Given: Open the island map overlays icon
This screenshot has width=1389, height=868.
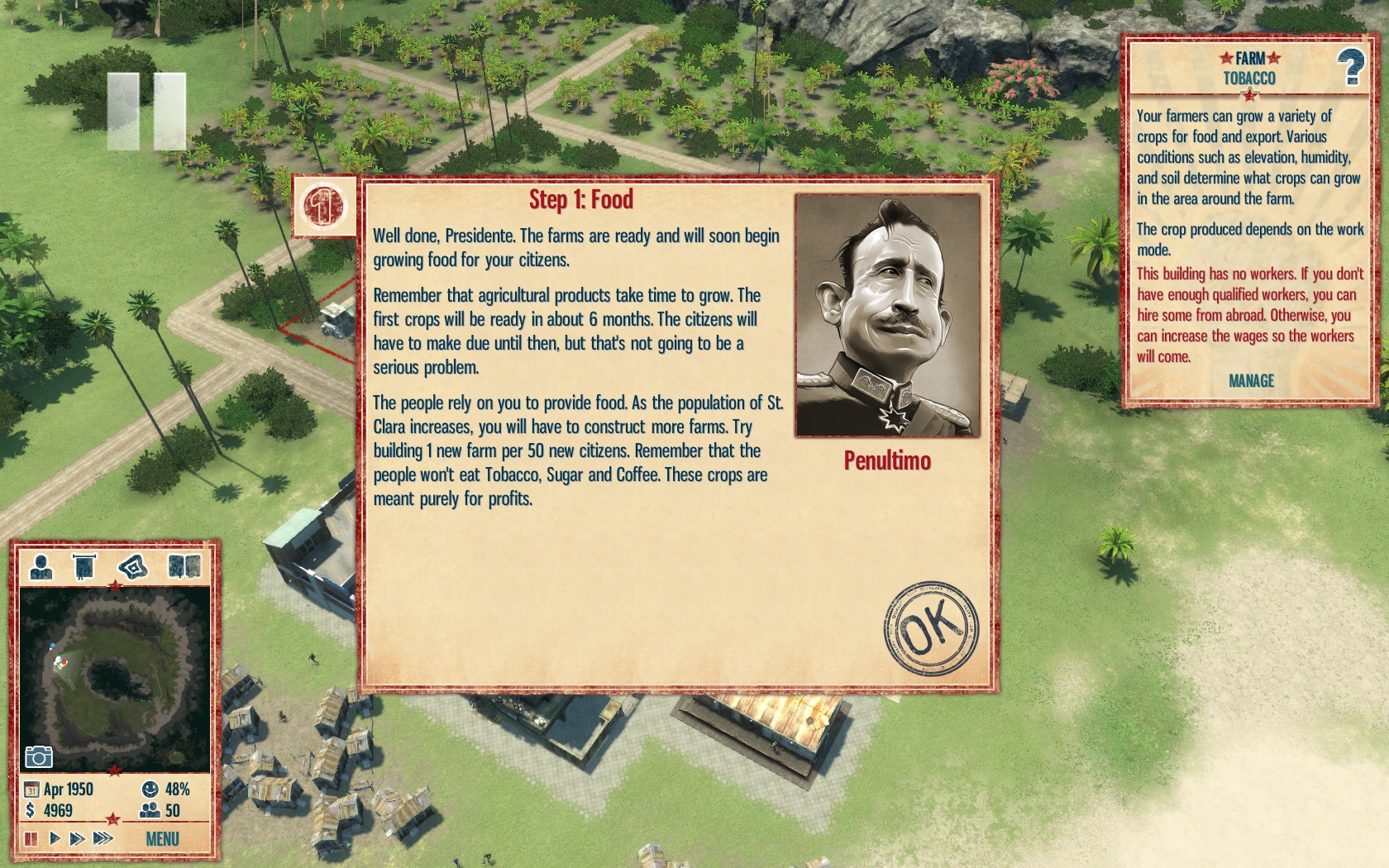Looking at the screenshot, I should 132,567.
